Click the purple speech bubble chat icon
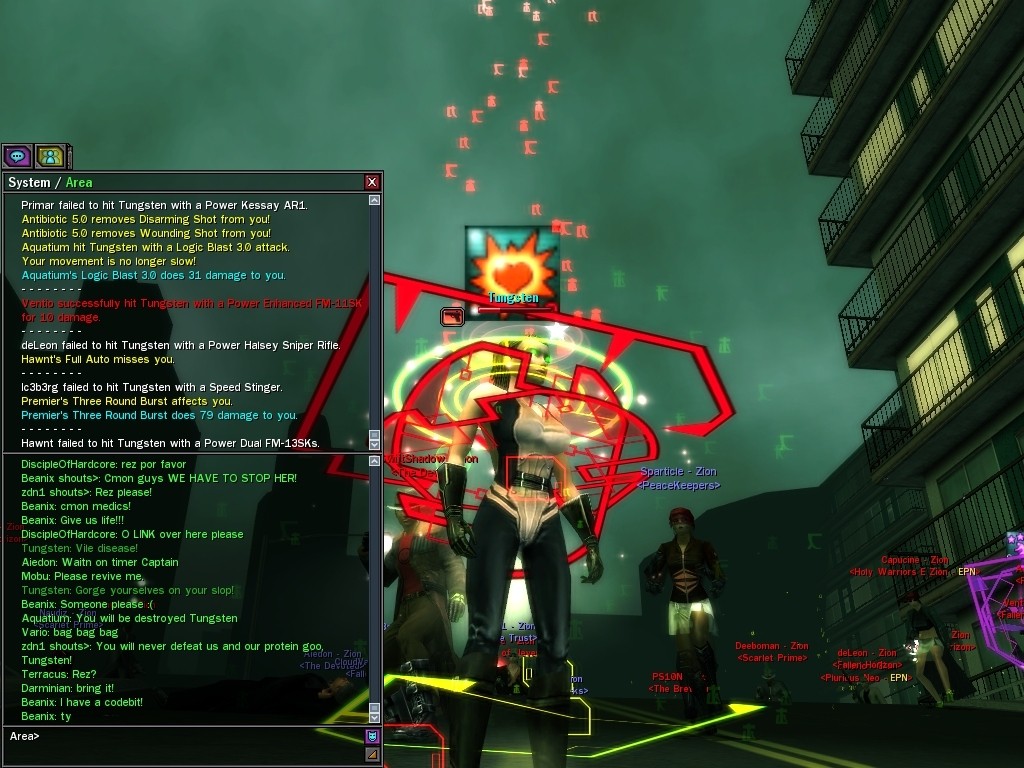This screenshot has height=768, width=1024. tap(17, 156)
